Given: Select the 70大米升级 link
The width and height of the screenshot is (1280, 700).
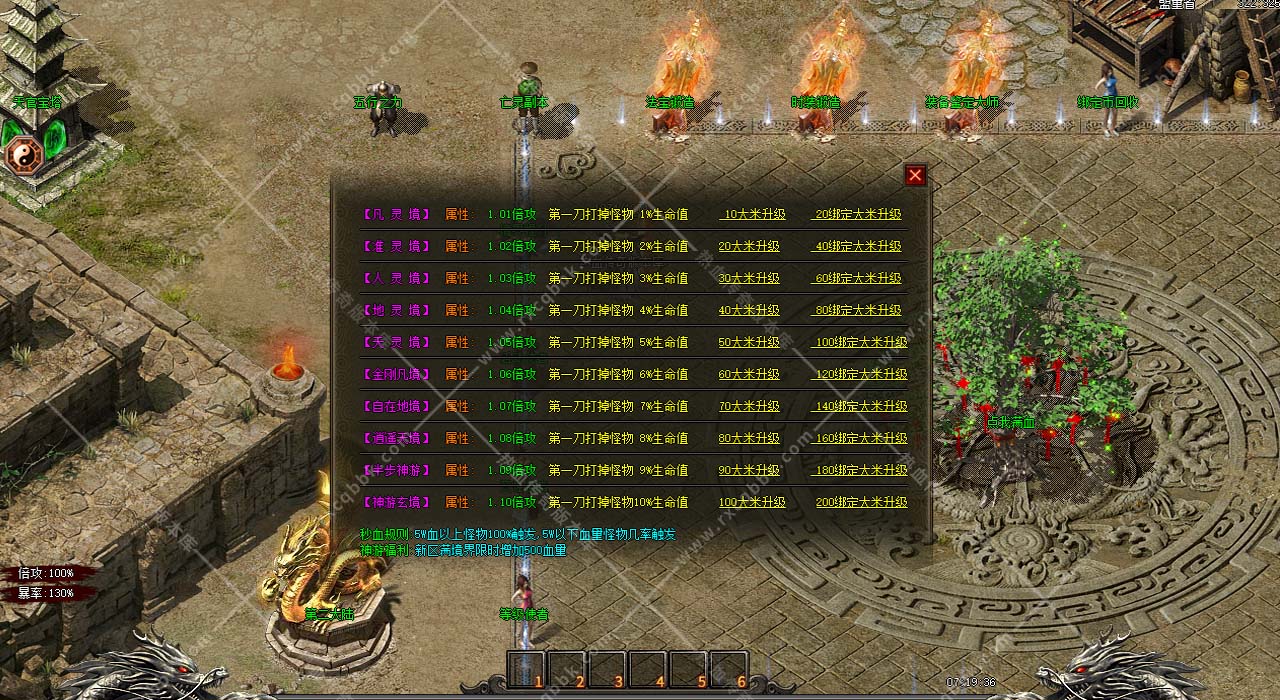Looking at the screenshot, I should coord(749,406).
